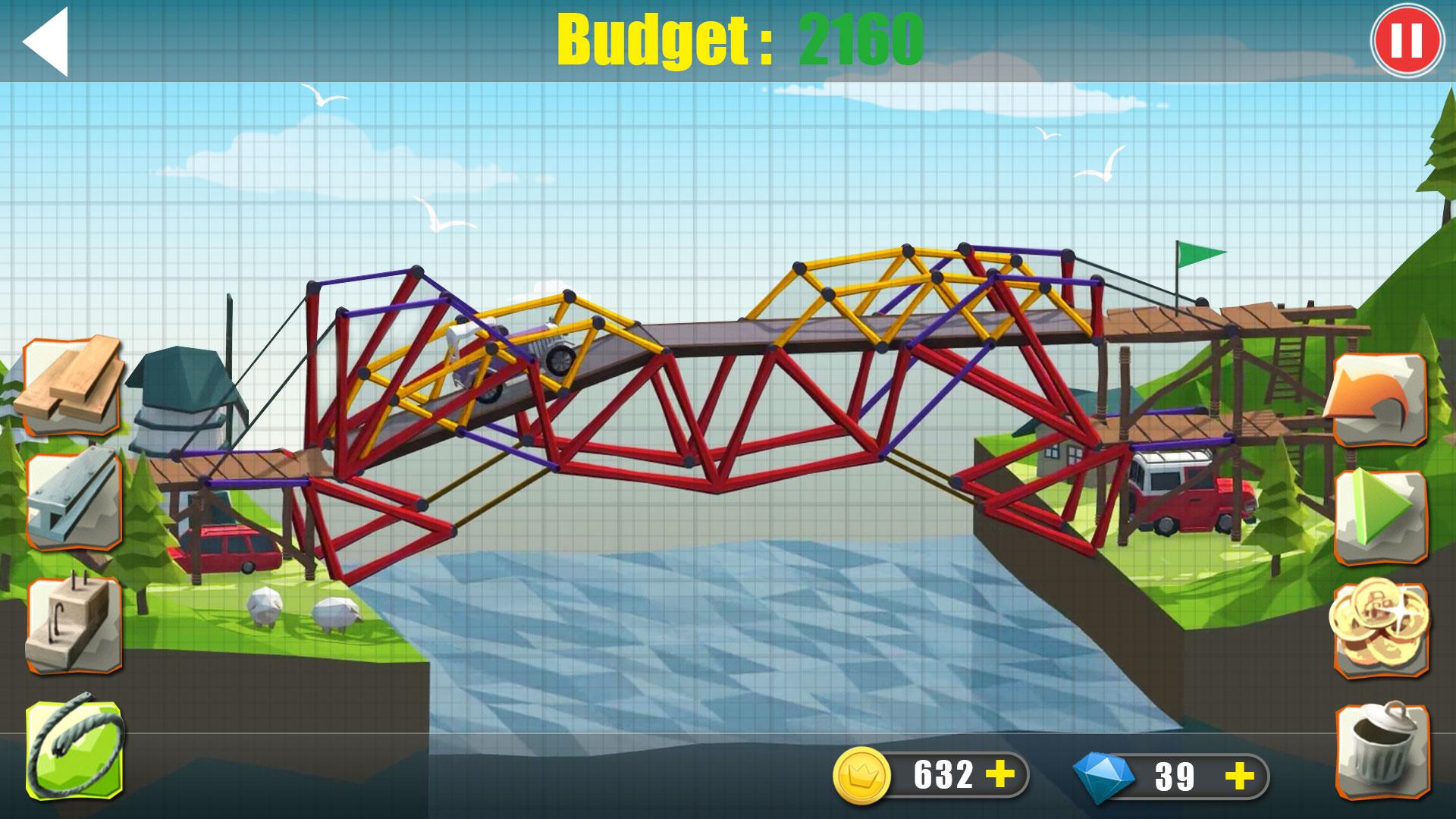
Task: Click the trash can to delete
Action: [x=1379, y=749]
